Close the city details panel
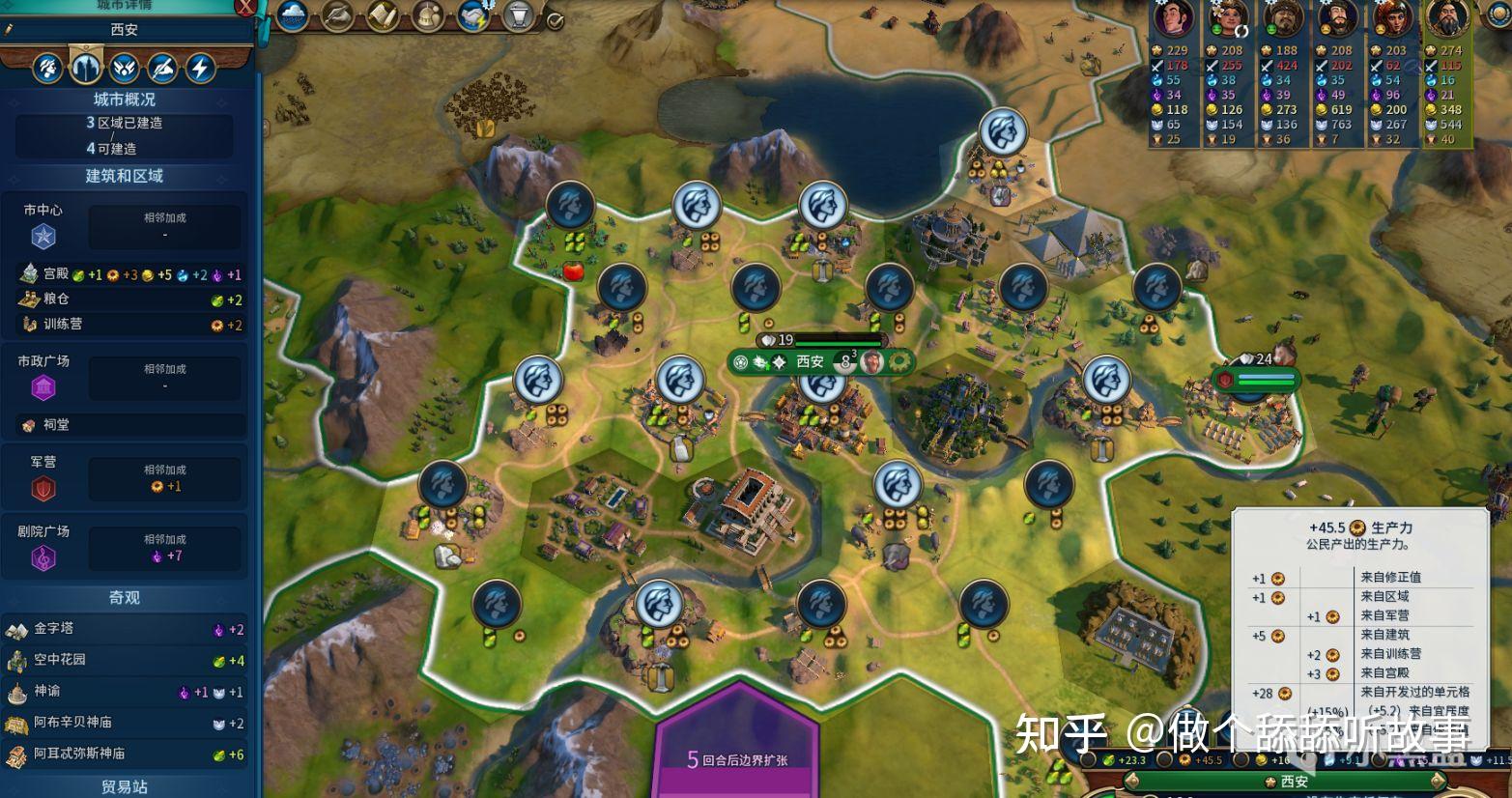The width and height of the screenshot is (1512, 798). click(x=246, y=9)
